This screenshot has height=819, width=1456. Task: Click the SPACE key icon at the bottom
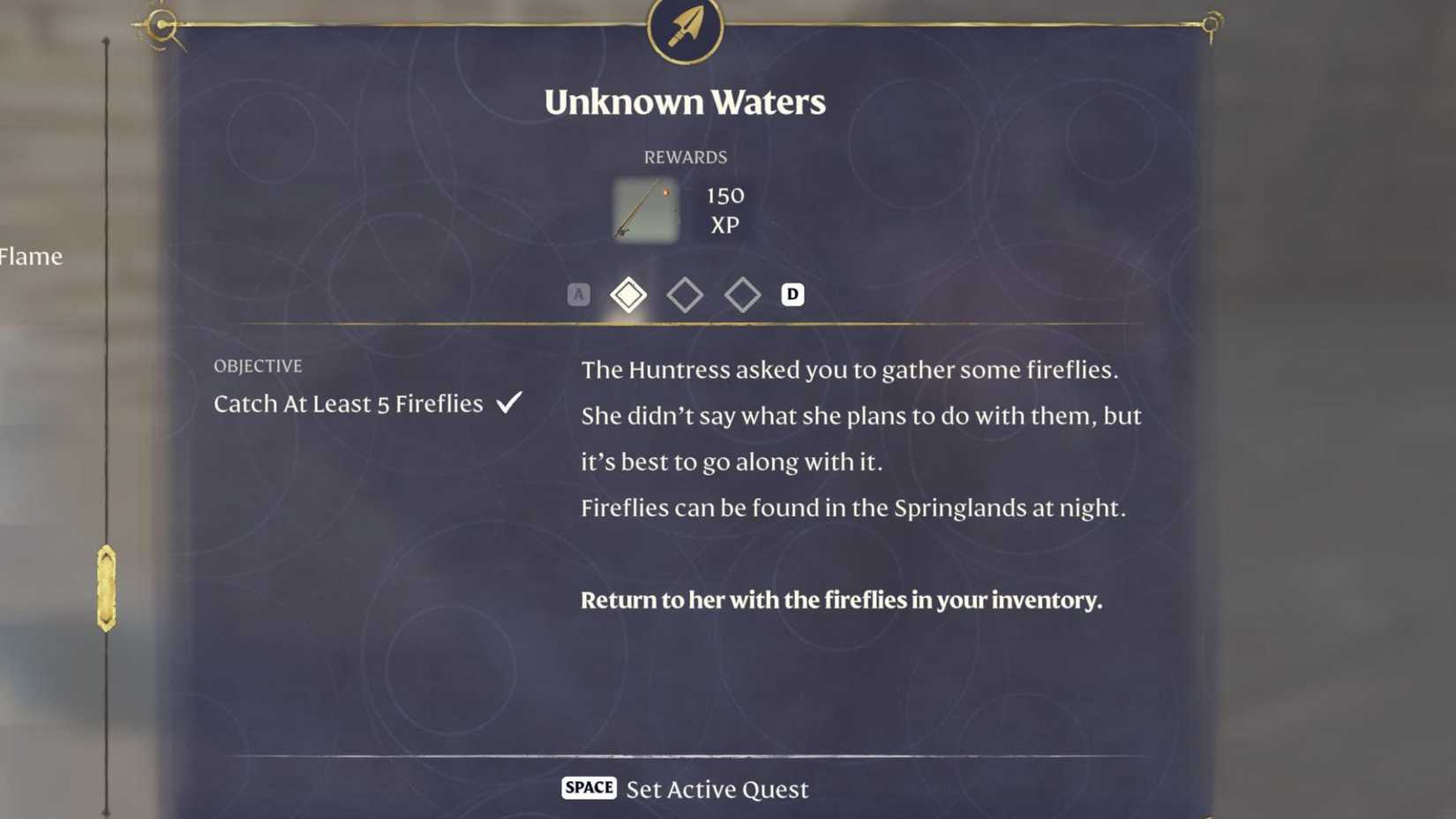tap(588, 787)
